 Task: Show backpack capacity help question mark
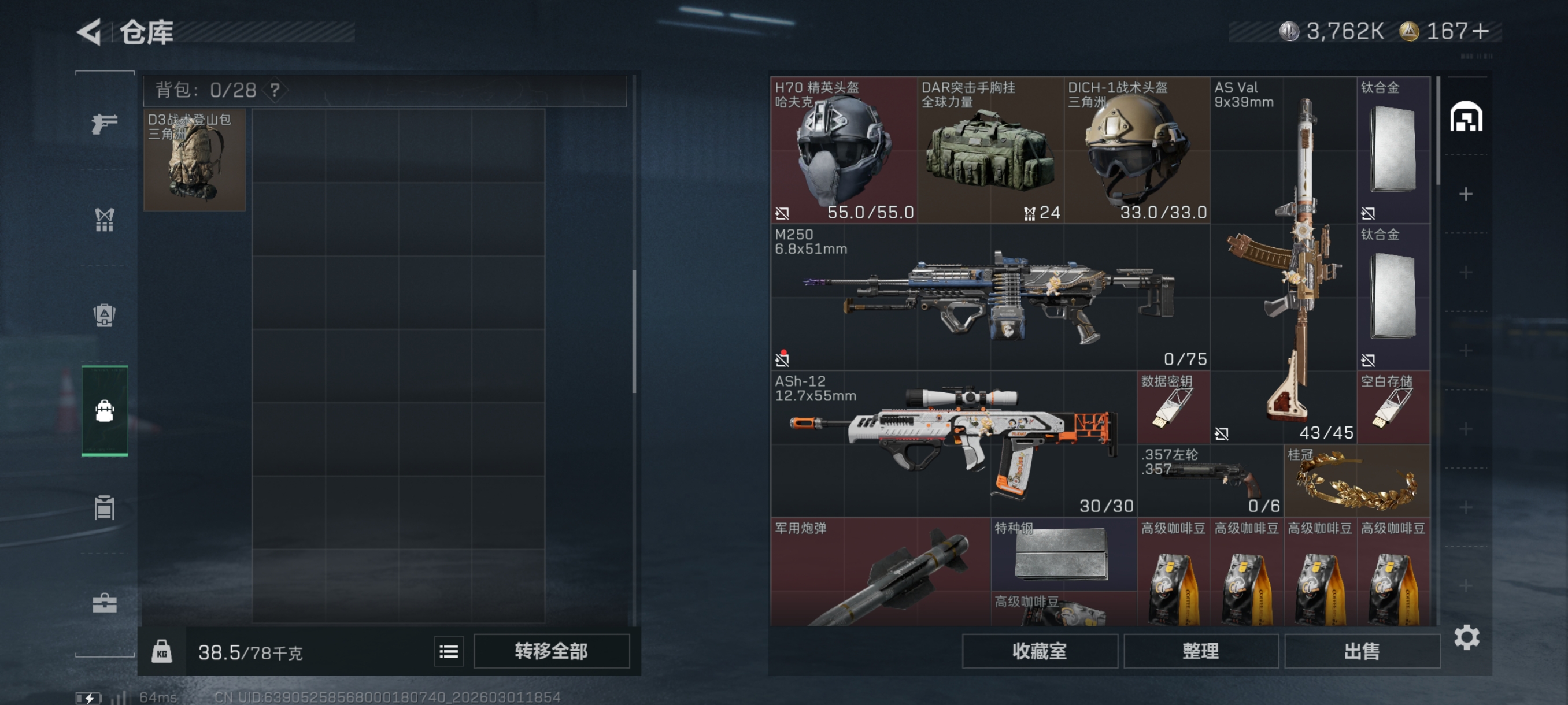click(275, 90)
